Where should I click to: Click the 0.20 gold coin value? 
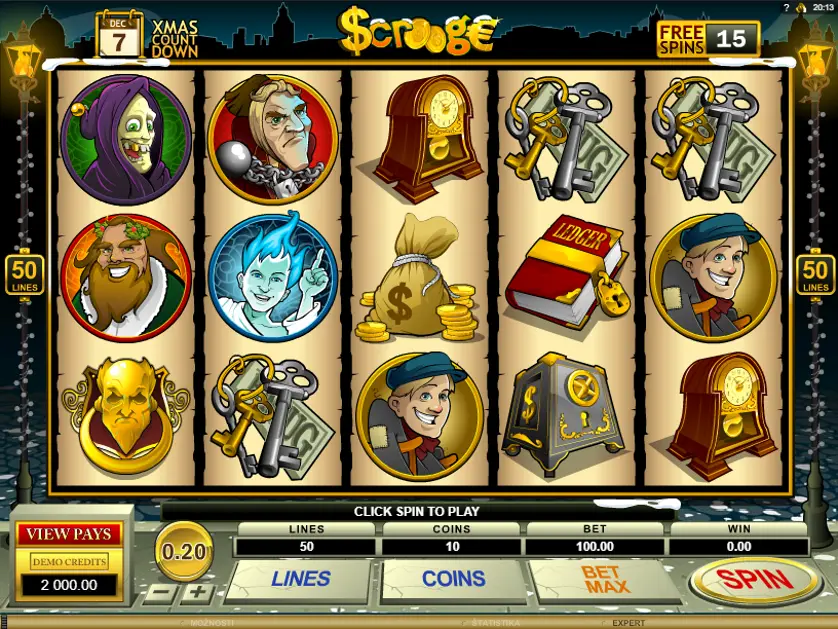pyautogui.click(x=183, y=550)
